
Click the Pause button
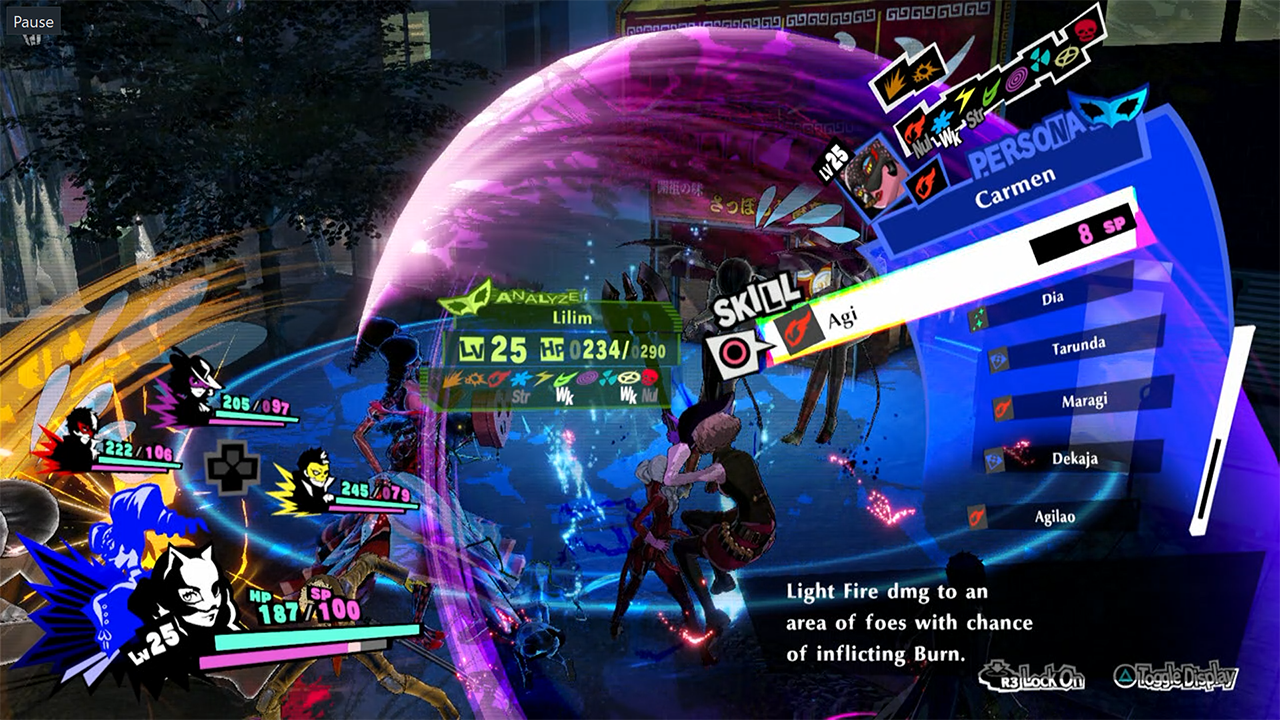[x=33, y=21]
